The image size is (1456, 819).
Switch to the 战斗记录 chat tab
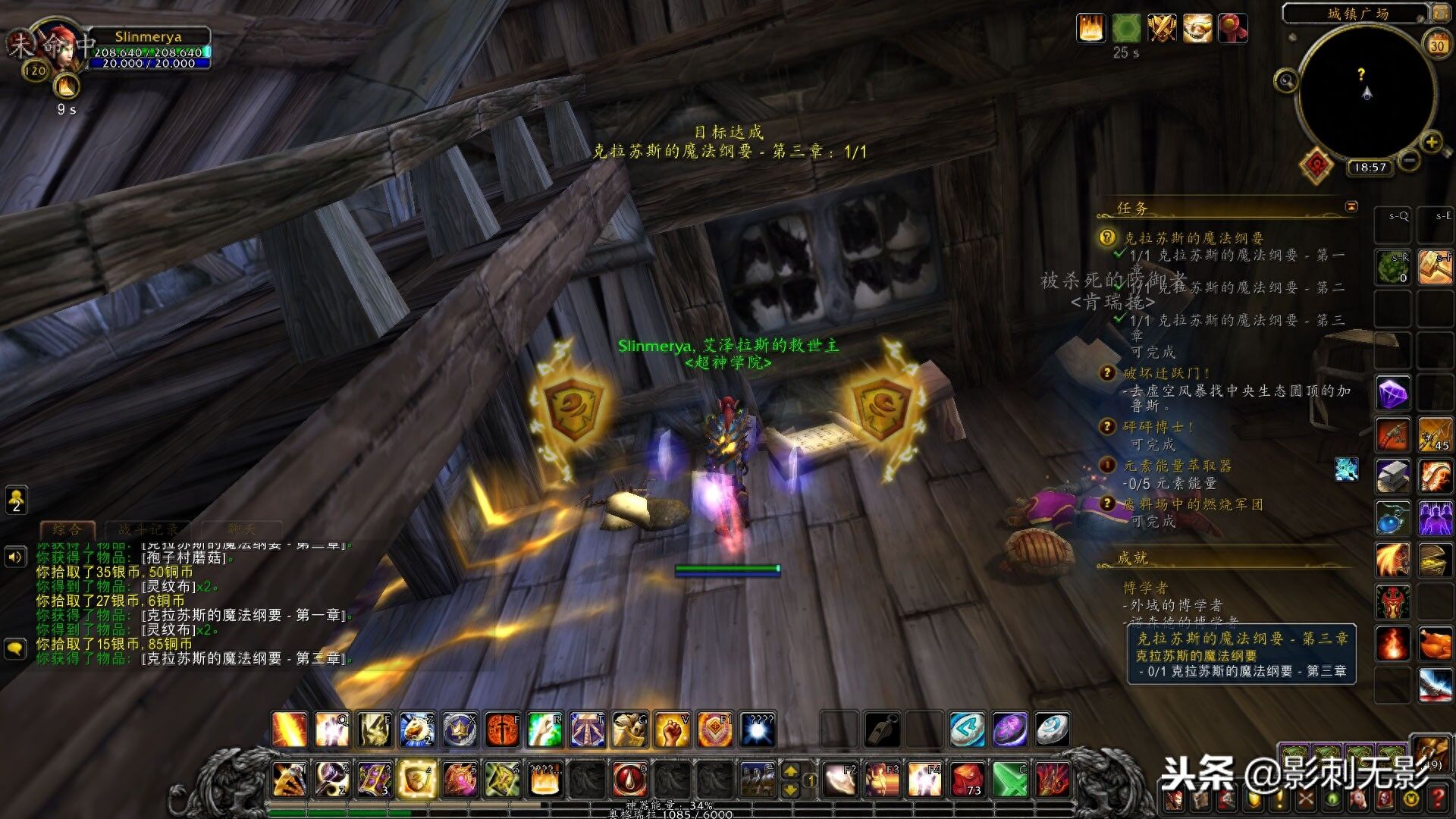coord(148,529)
